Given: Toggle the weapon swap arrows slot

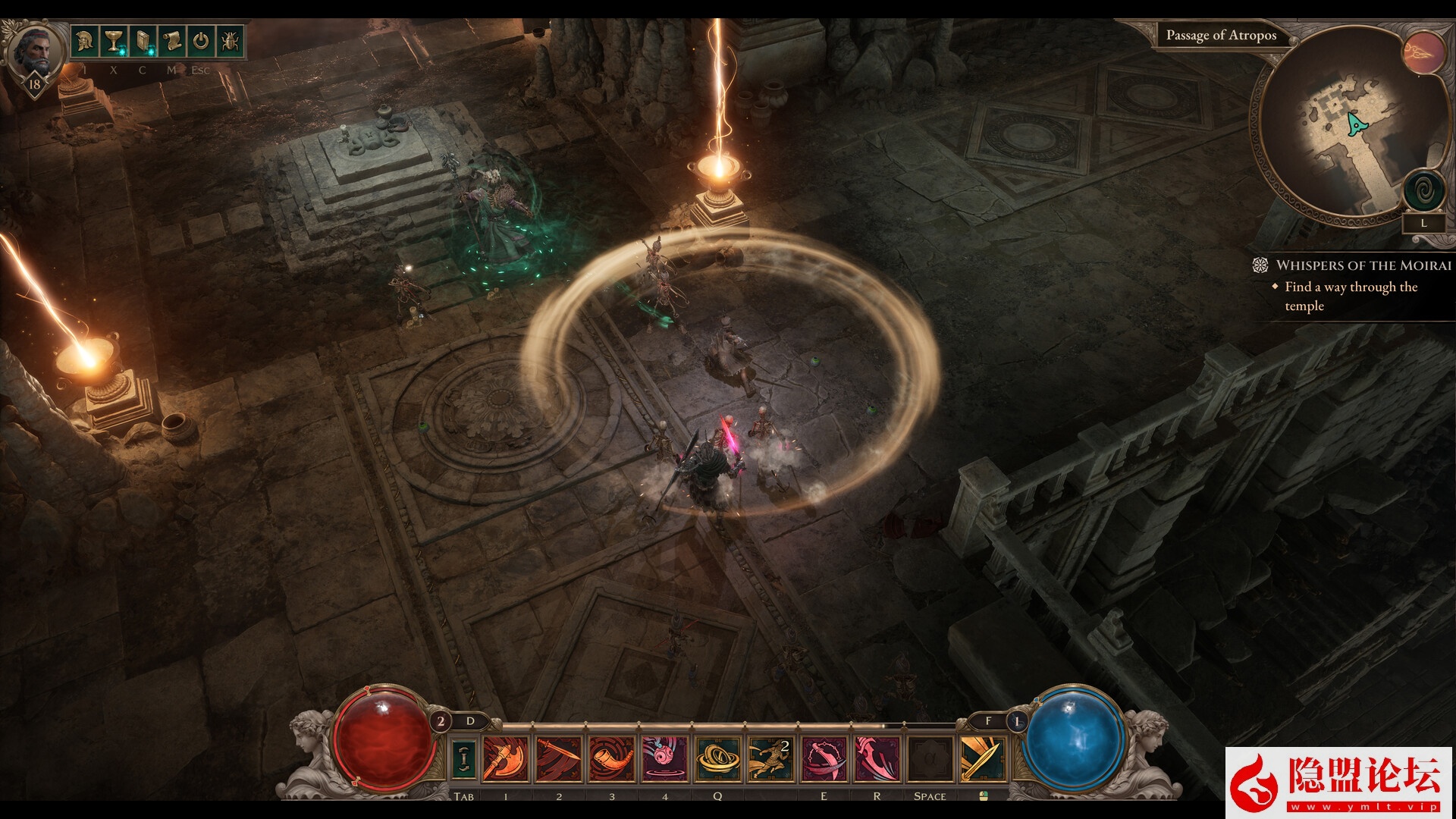Looking at the screenshot, I should 464,759.
